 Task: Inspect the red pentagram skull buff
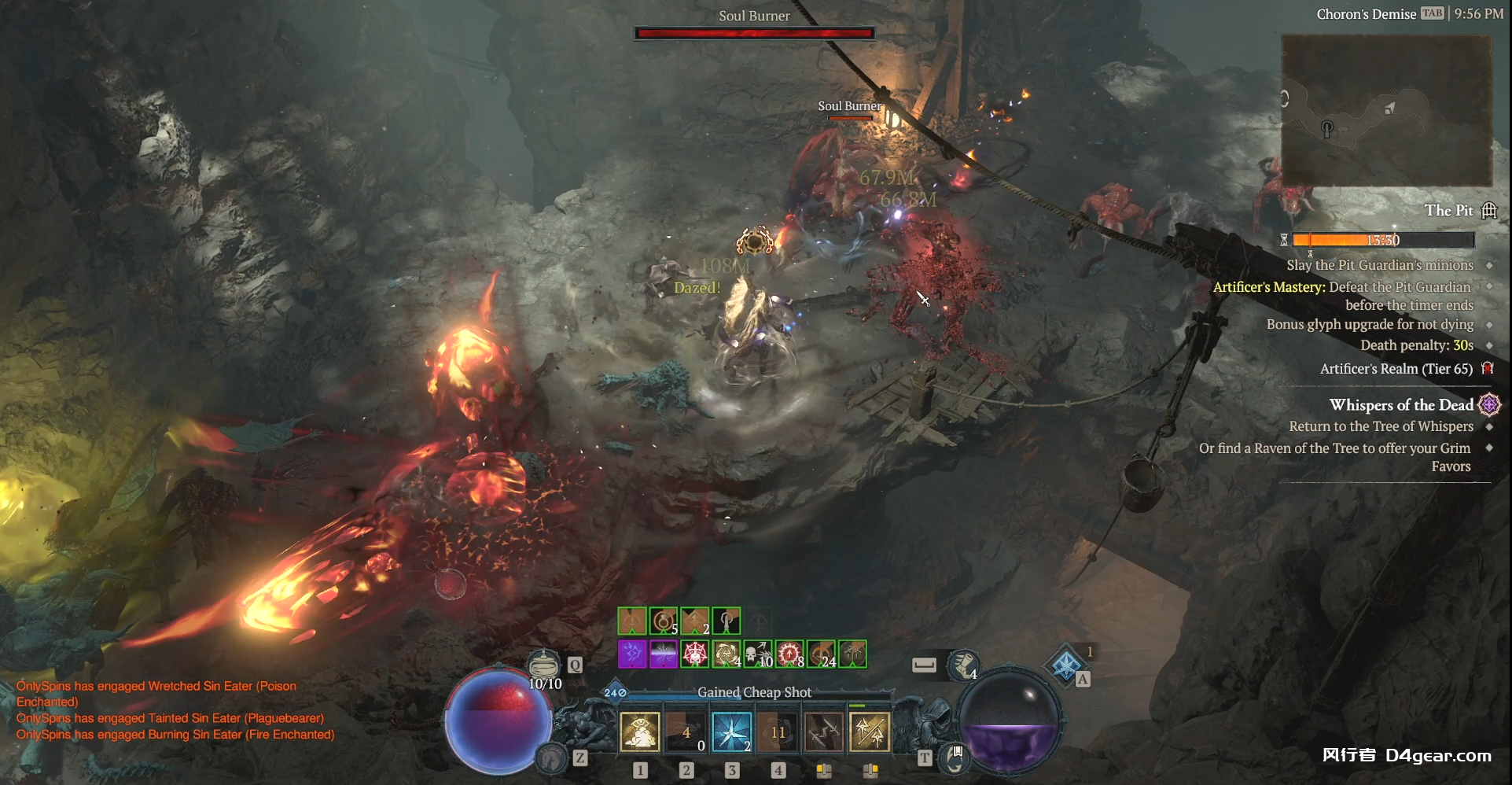point(695,654)
